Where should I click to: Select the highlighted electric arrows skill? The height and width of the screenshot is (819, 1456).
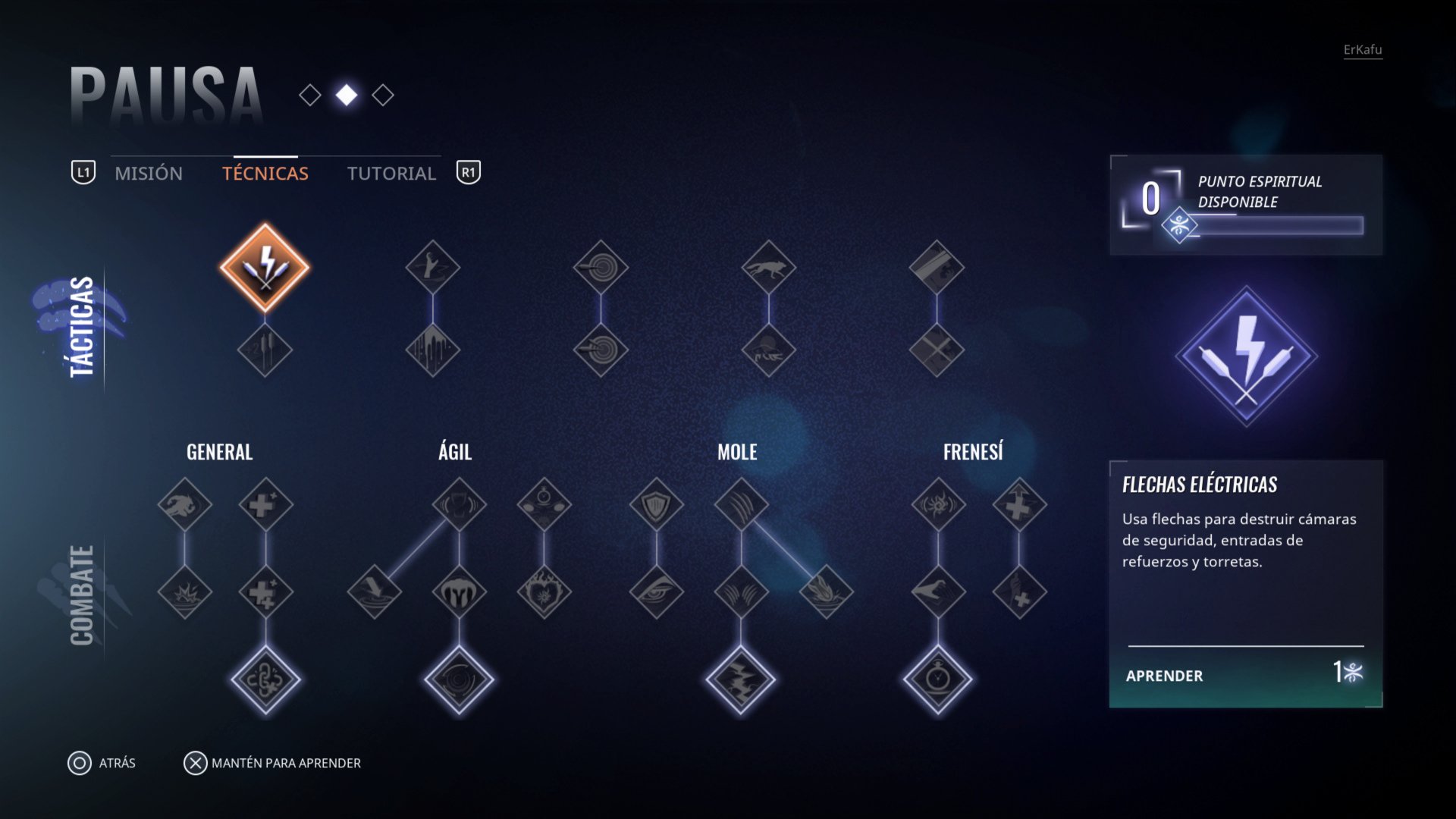pos(265,267)
